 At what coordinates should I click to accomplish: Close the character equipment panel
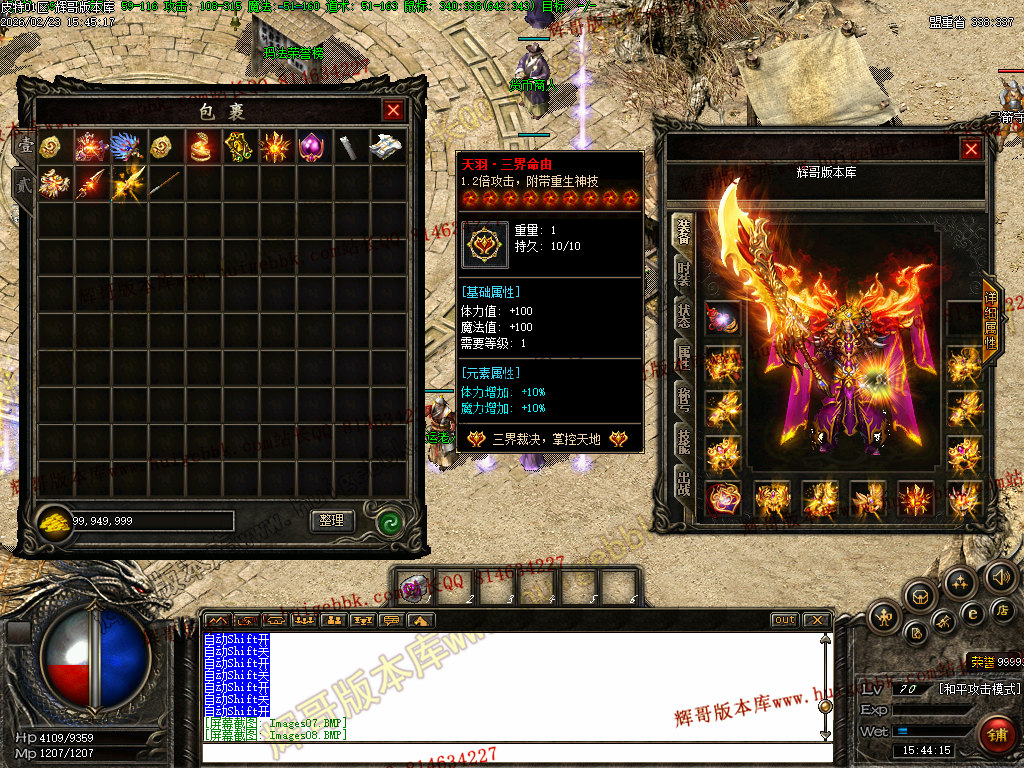tap(971, 150)
